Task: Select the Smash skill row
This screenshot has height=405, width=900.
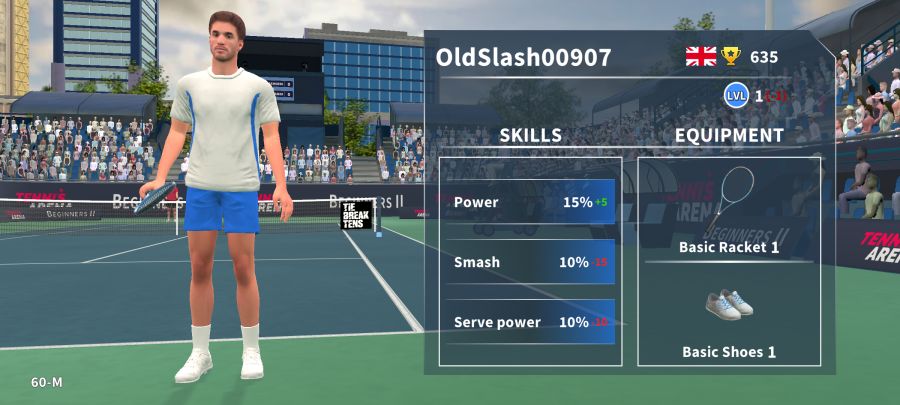Action: pyautogui.click(x=530, y=262)
